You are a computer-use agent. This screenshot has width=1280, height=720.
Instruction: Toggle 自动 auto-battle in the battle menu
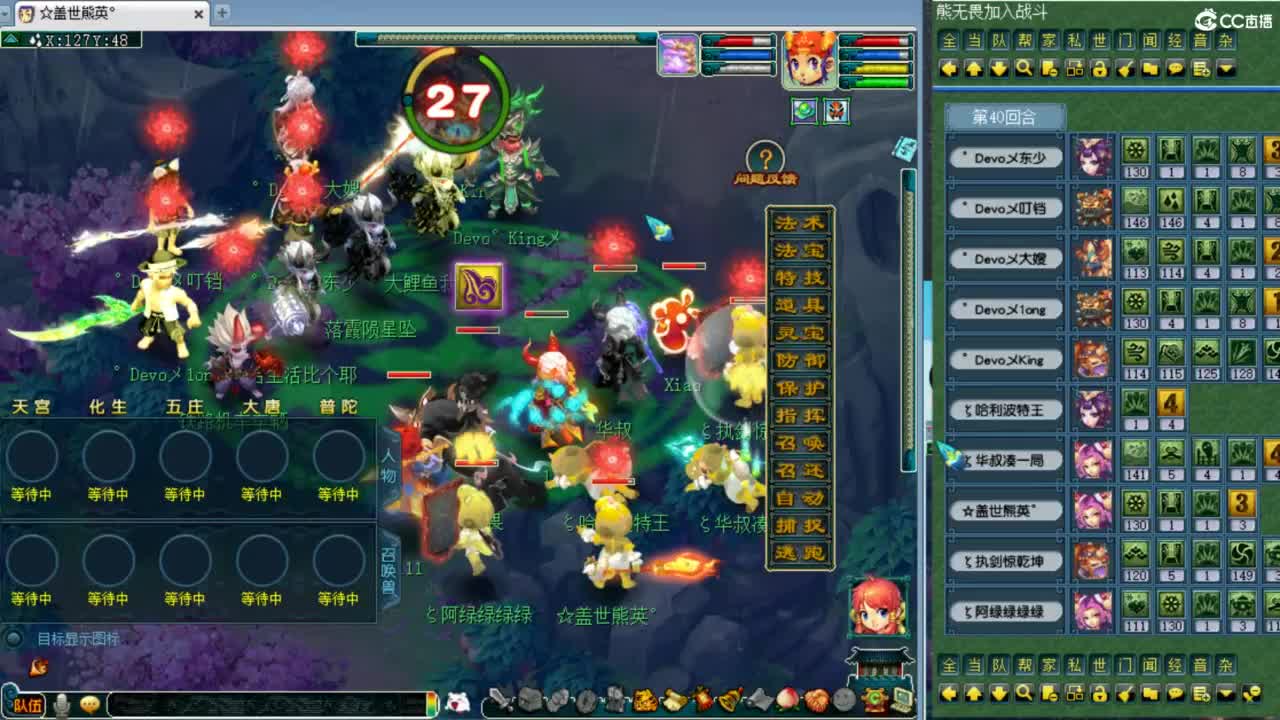pos(800,496)
